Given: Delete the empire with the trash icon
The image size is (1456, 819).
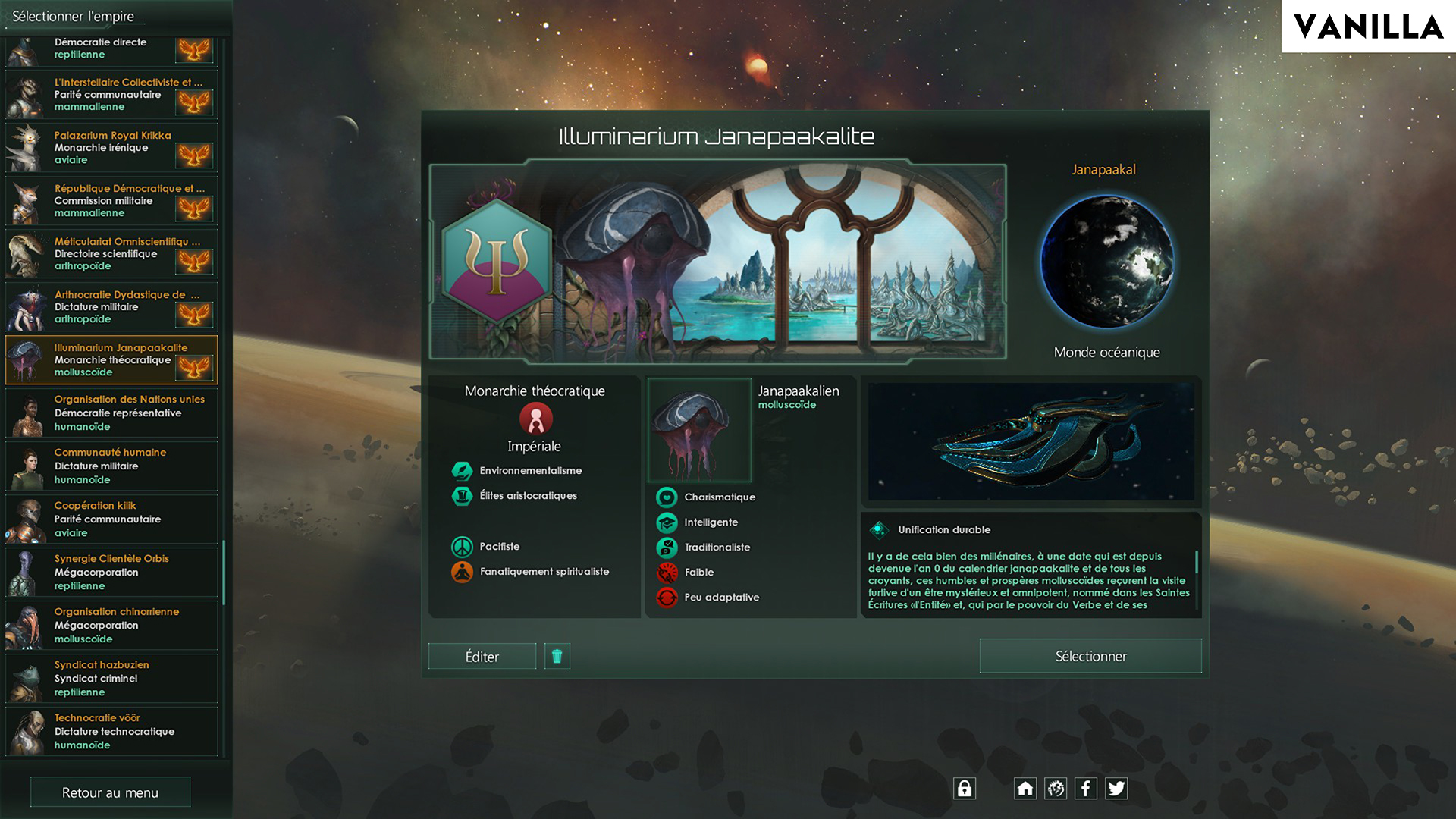Looking at the screenshot, I should click(x=557, y=657).
